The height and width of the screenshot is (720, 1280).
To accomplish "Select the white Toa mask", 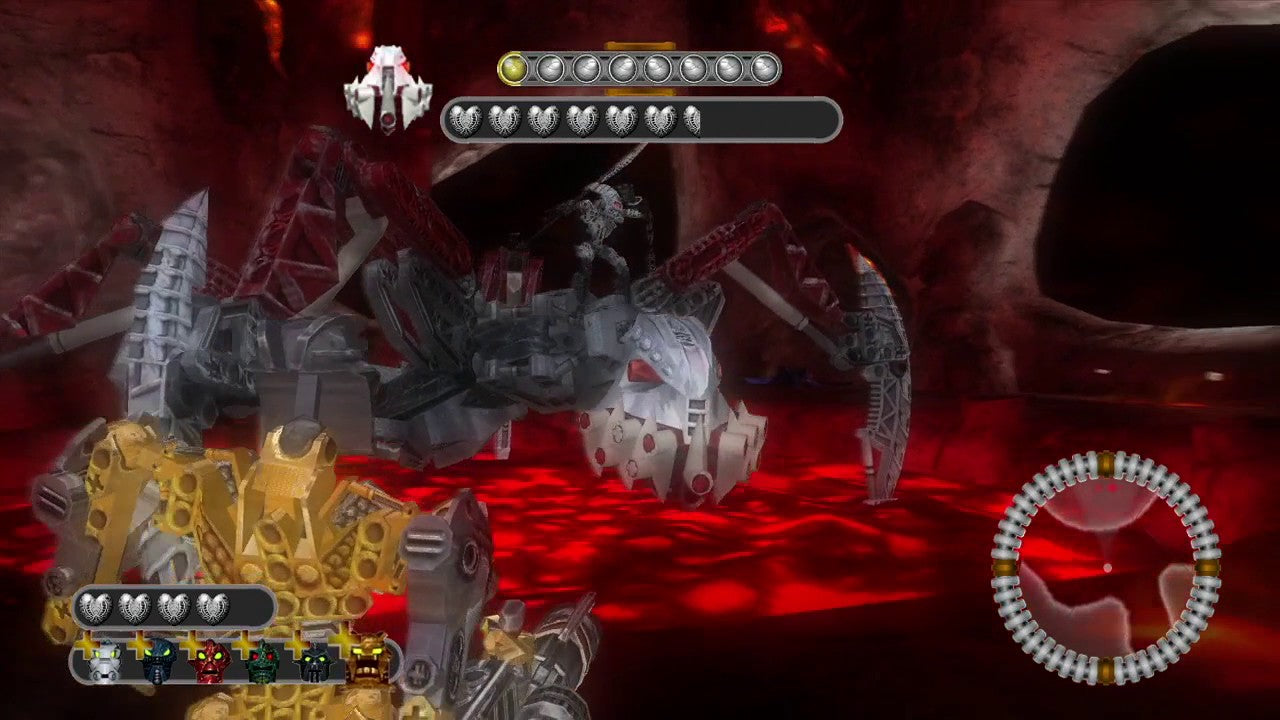I will (104, 661).
